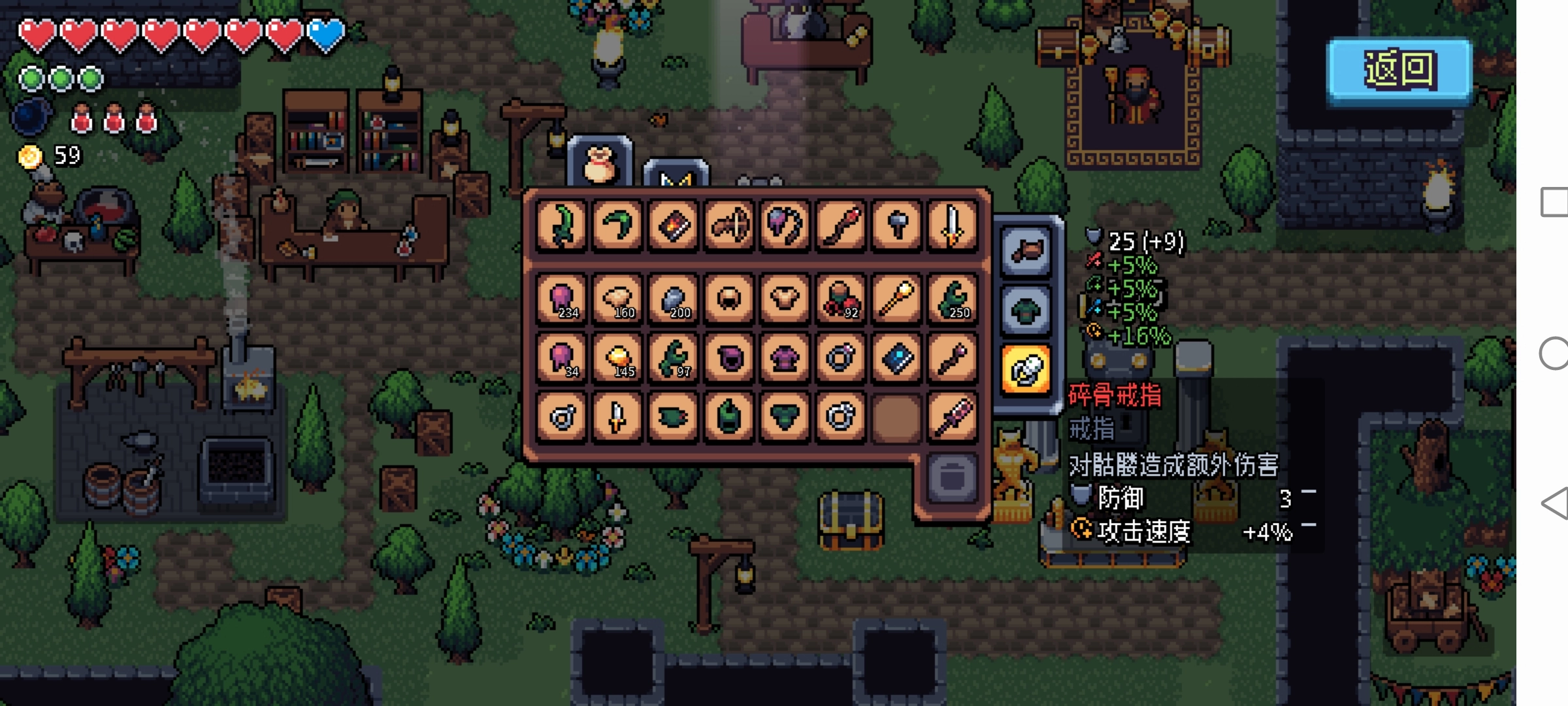The width and height of the screenshot is (1568, 706).
Task: Choose the golden orb staff
Action: (x=896, y=300)
